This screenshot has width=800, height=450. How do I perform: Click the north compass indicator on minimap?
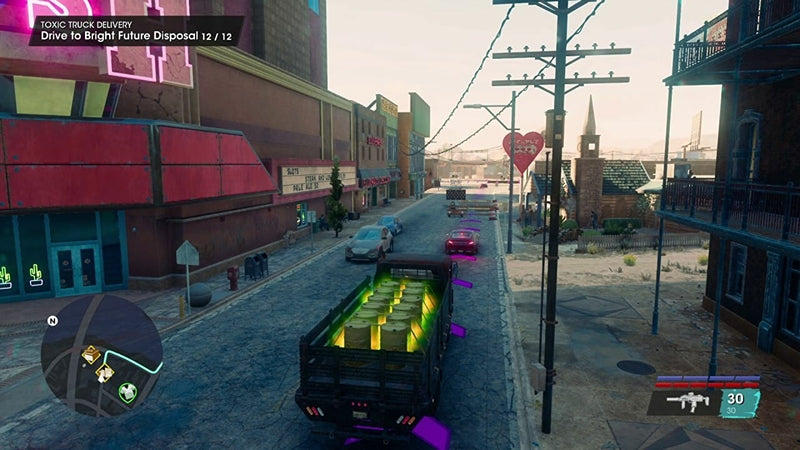[x=52, y=322]
